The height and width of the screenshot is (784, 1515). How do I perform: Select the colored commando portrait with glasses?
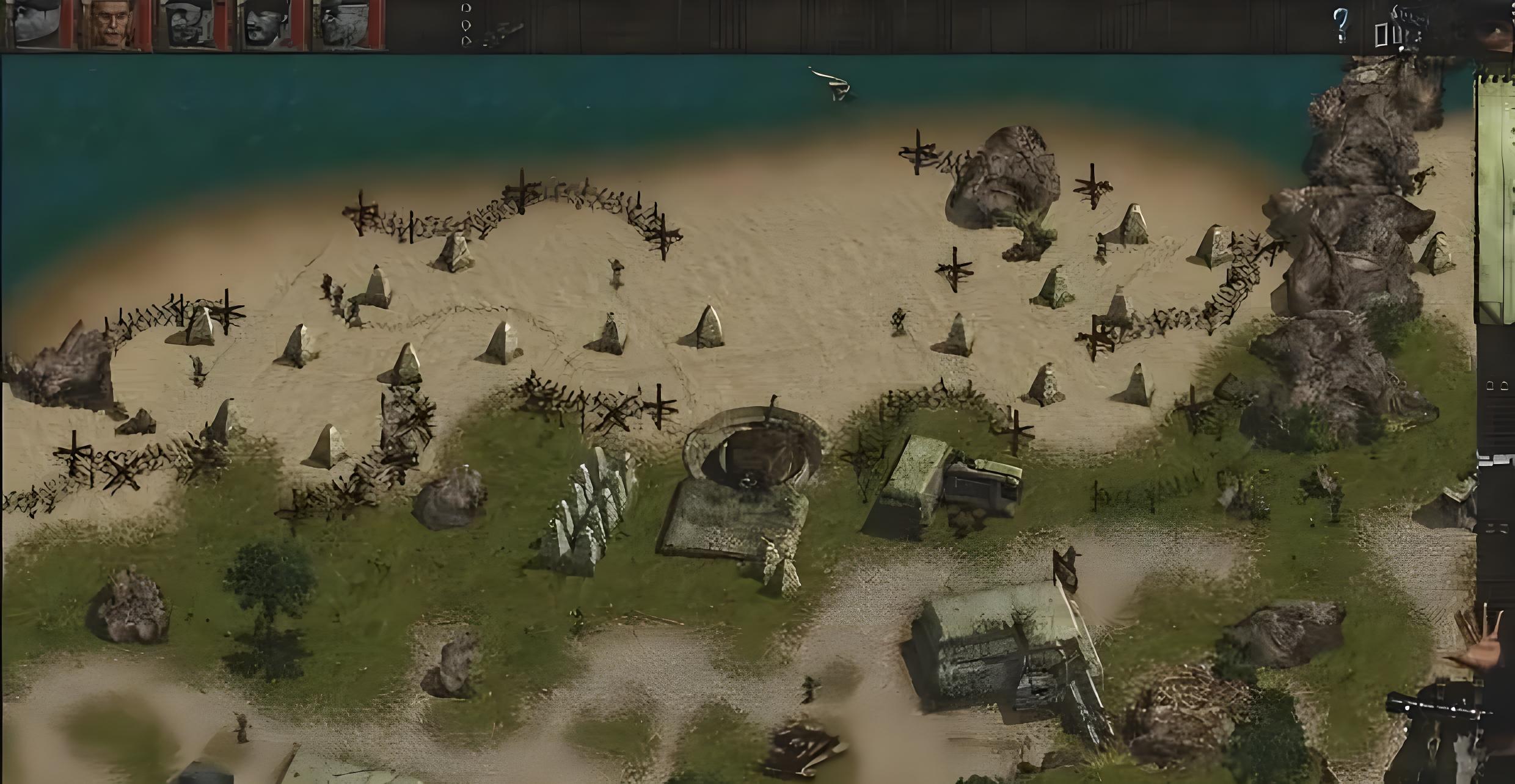[x=112, y=24]
